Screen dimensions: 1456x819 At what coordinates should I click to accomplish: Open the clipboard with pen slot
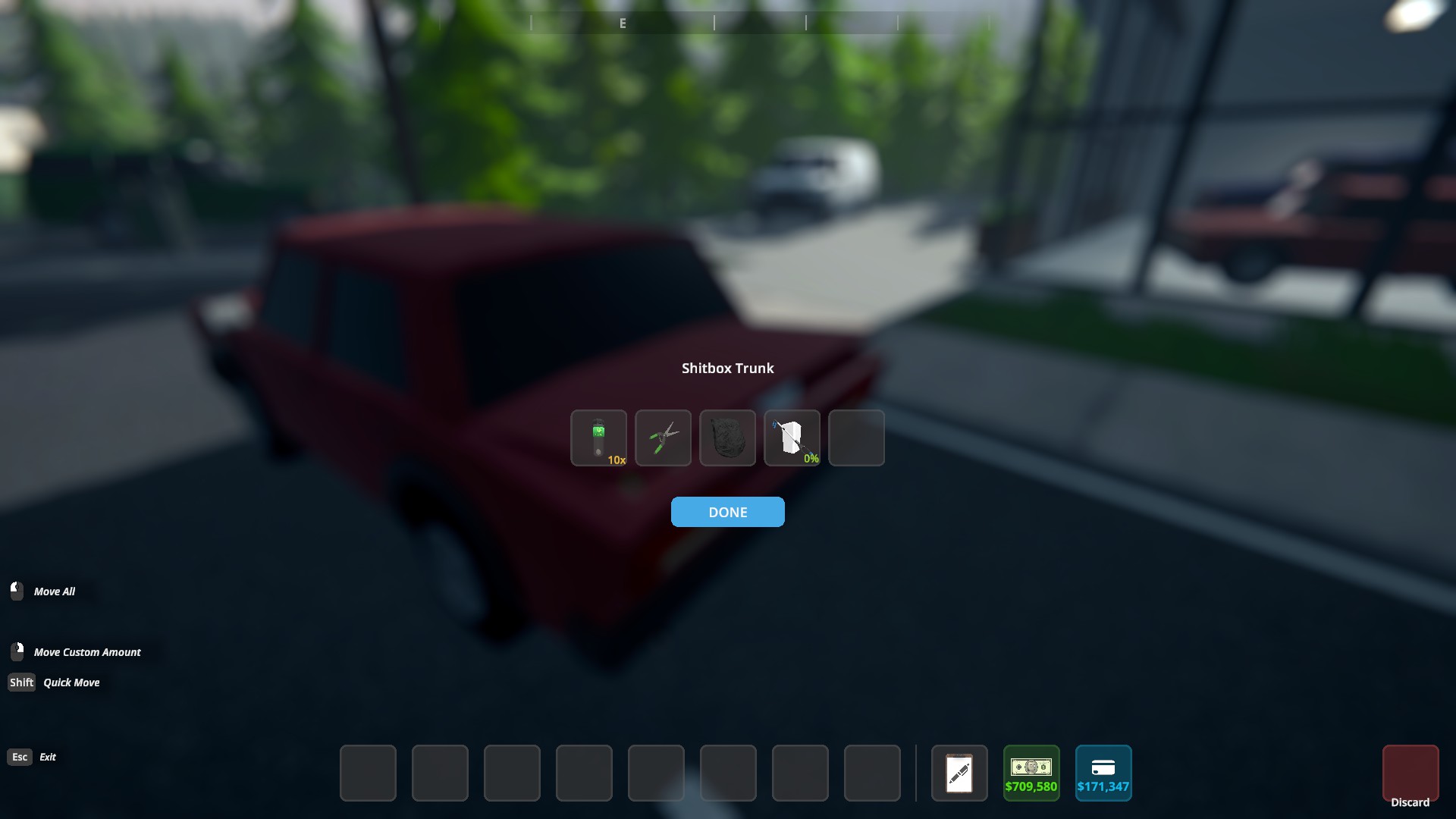pyautogui.click(x=959, y=773)
